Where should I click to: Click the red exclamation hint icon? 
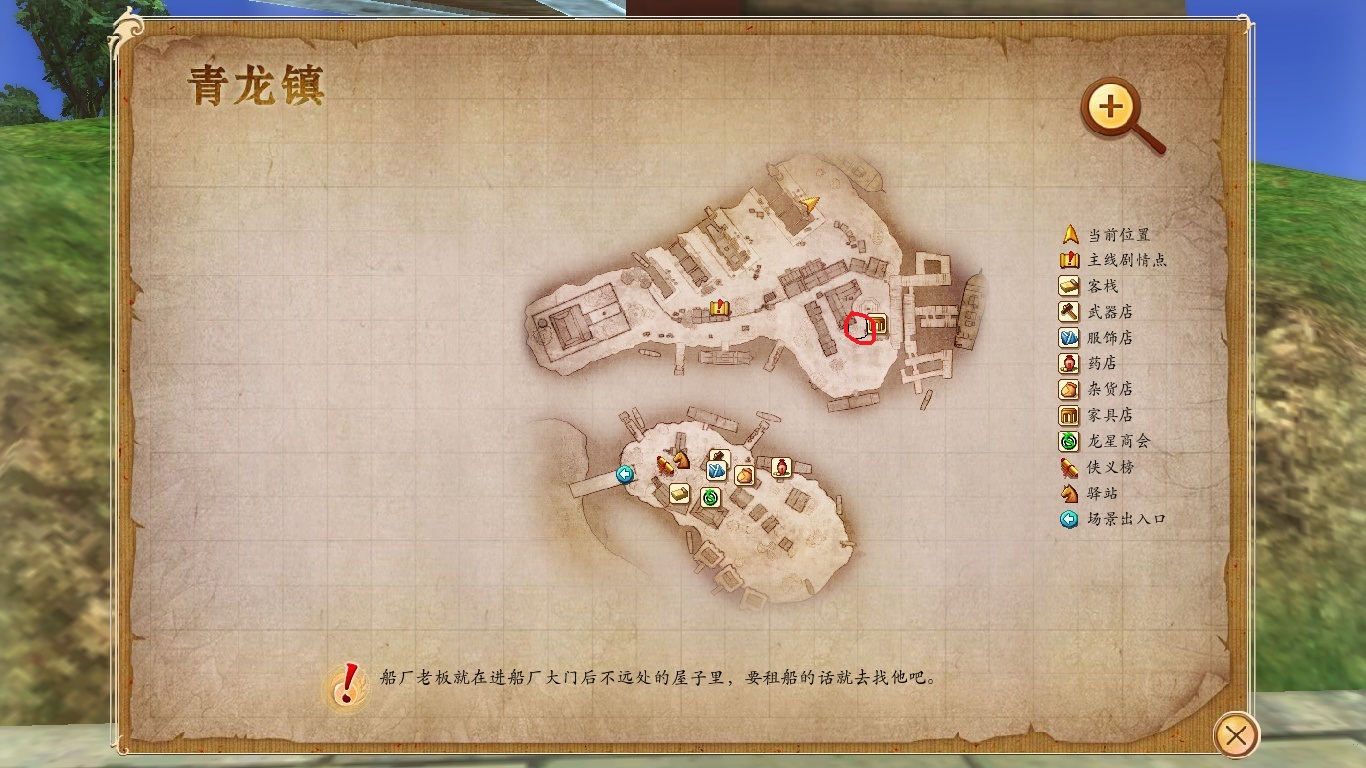(346, 684)
